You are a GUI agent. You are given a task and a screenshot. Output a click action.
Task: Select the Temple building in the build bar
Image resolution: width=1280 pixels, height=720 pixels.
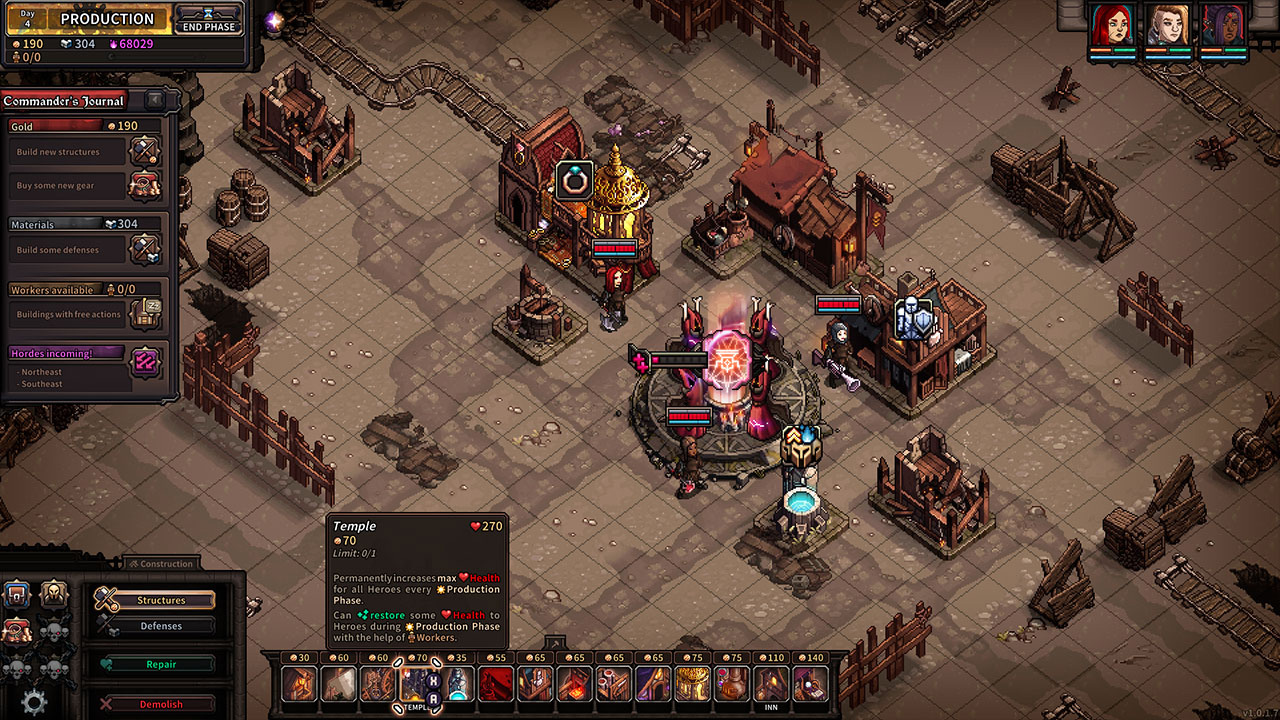pyautogui.click(x=420, y=682)
